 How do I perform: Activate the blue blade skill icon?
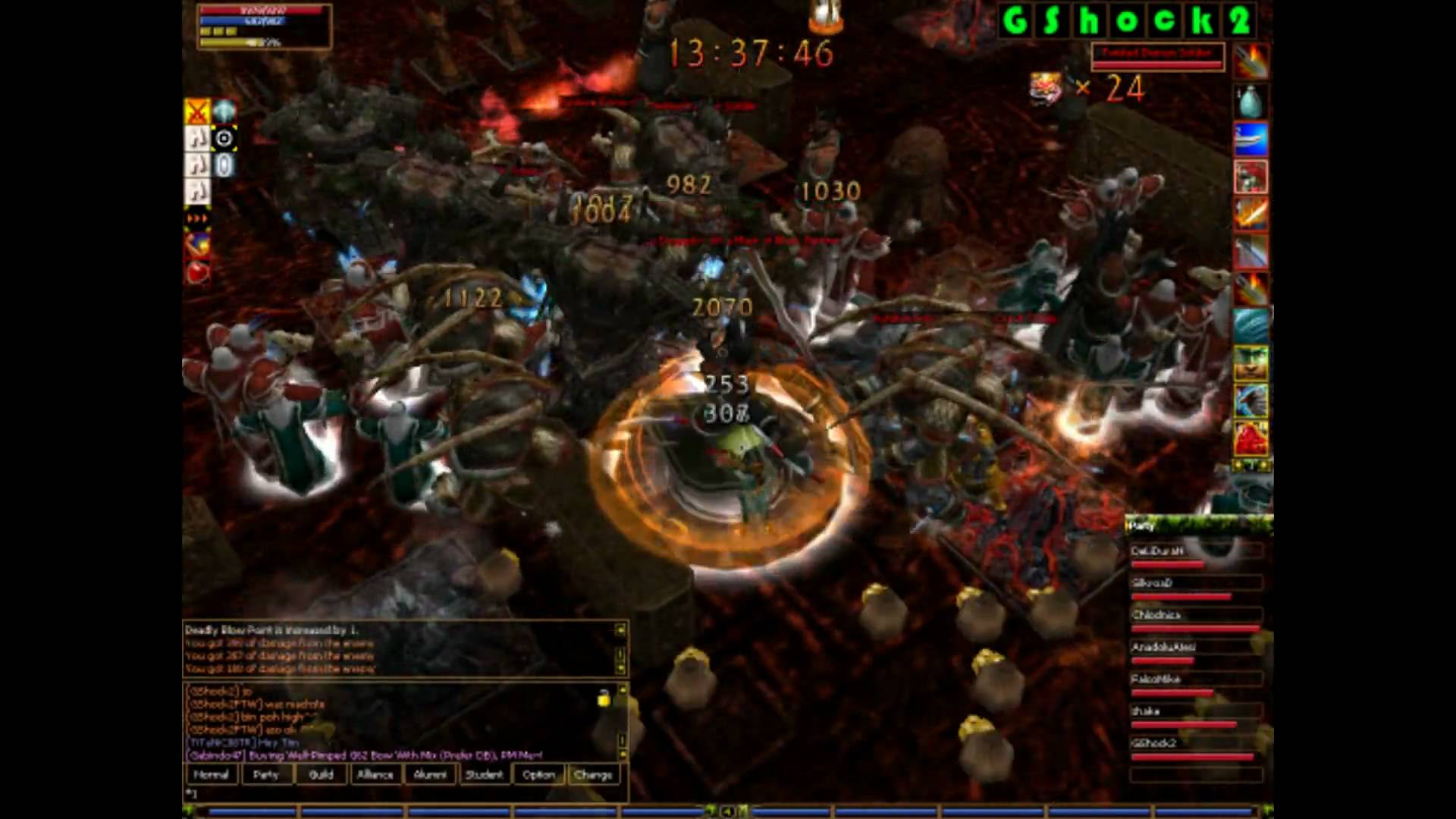pyautogui.click(x=1250, y=140)
